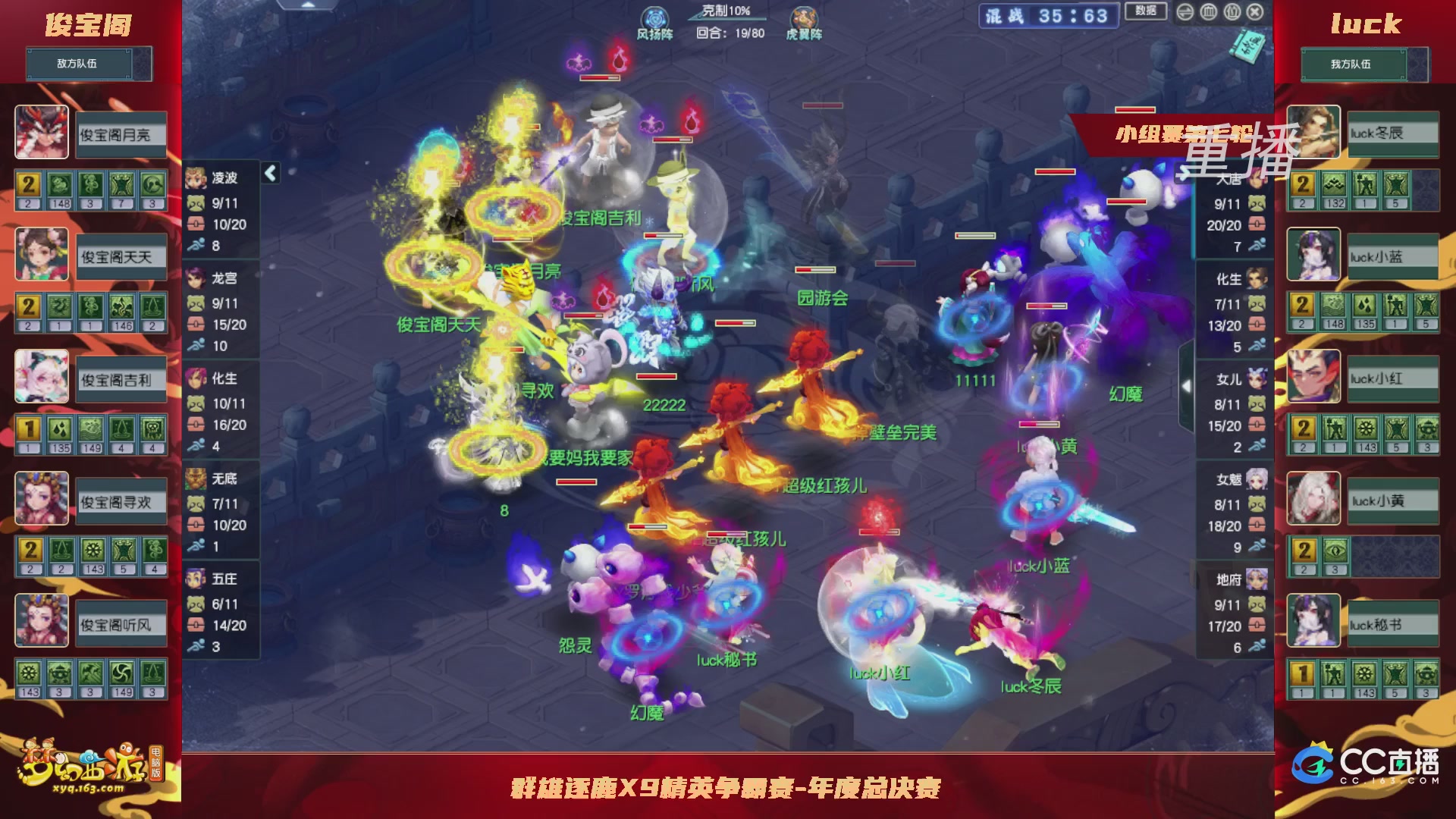
Task: Select the capture icon in the top toolbar
Action: coord(1232,12)
